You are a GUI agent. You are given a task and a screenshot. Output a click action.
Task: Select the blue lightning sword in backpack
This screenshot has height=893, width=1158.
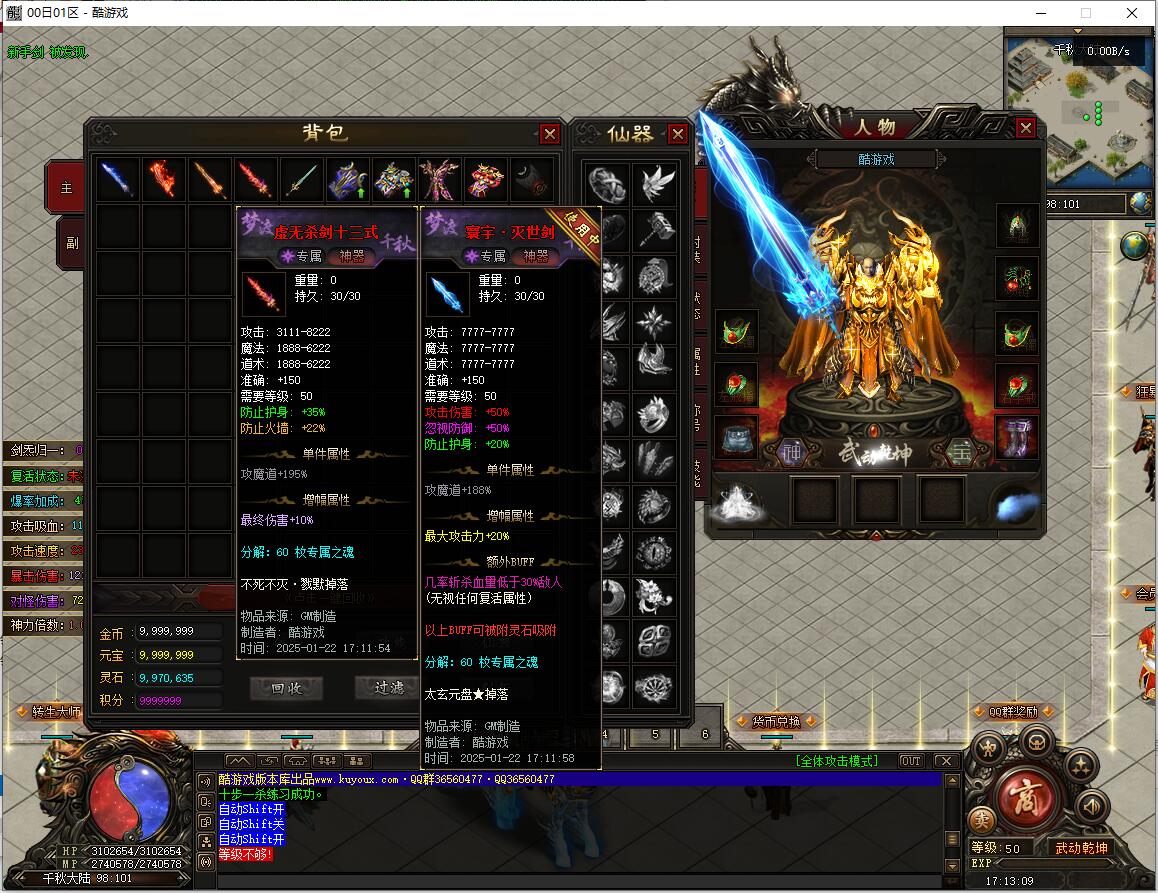(117, 180)
